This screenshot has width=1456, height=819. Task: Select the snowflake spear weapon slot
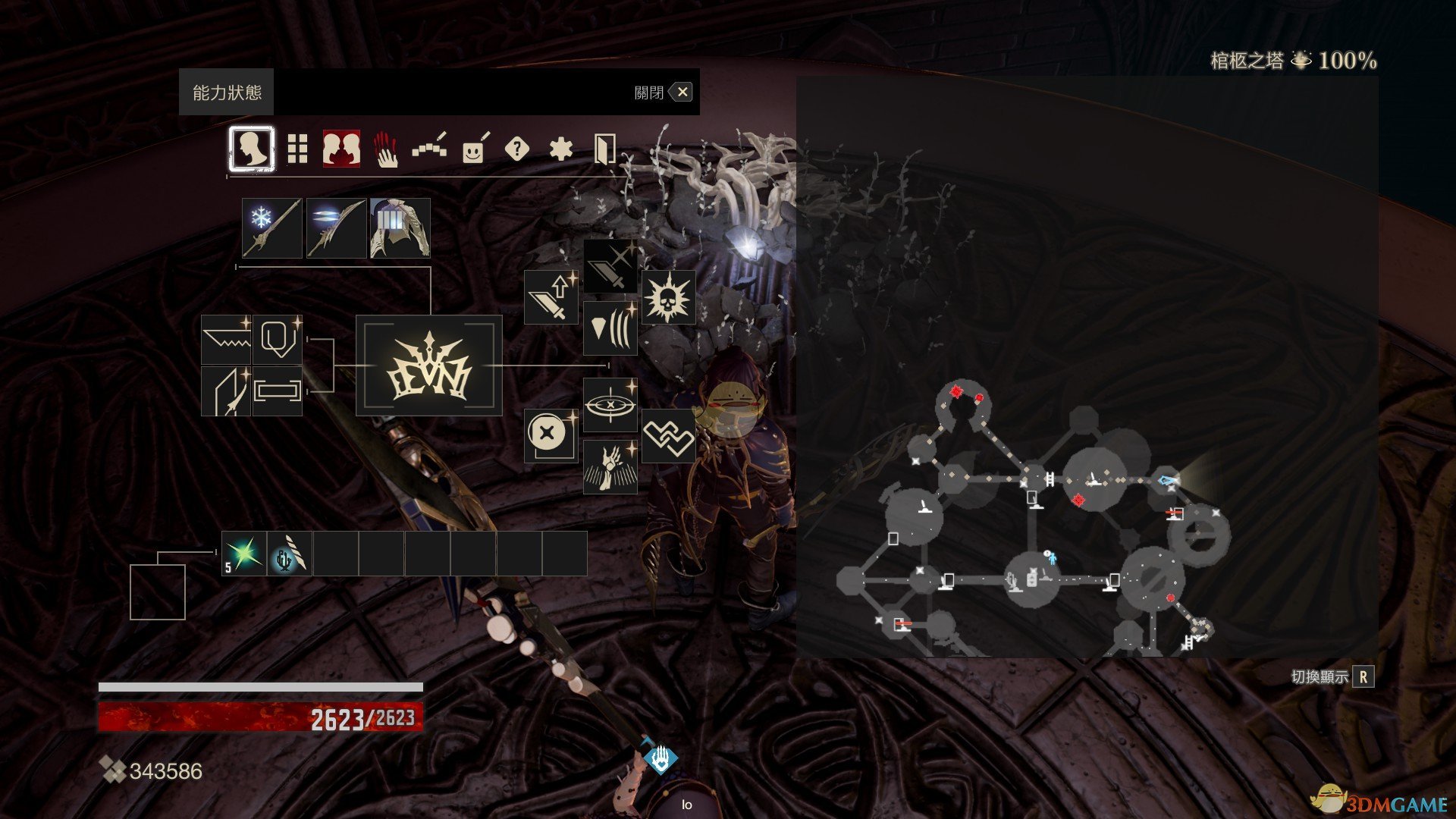pos(272,227)
